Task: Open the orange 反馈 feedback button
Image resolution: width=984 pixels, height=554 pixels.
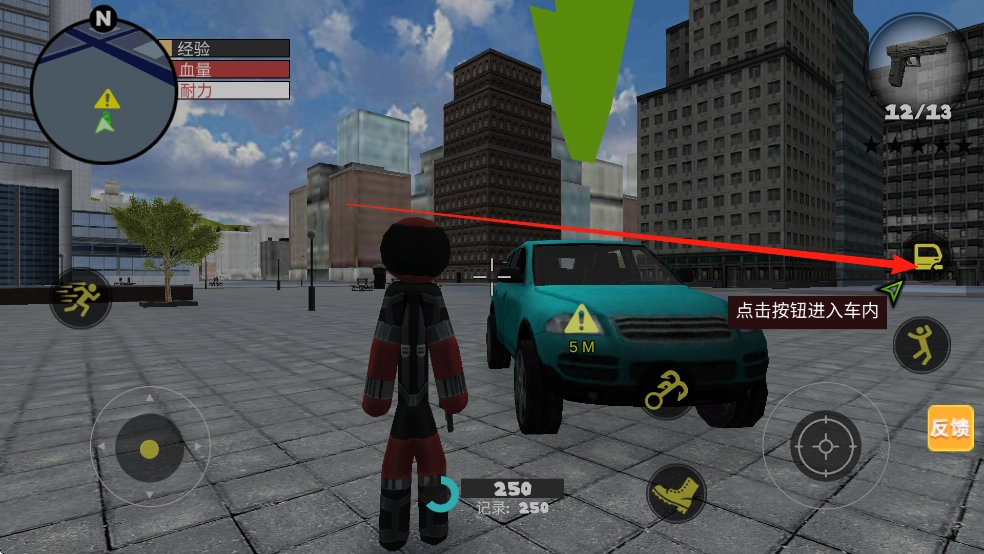Action: (950, 428)
